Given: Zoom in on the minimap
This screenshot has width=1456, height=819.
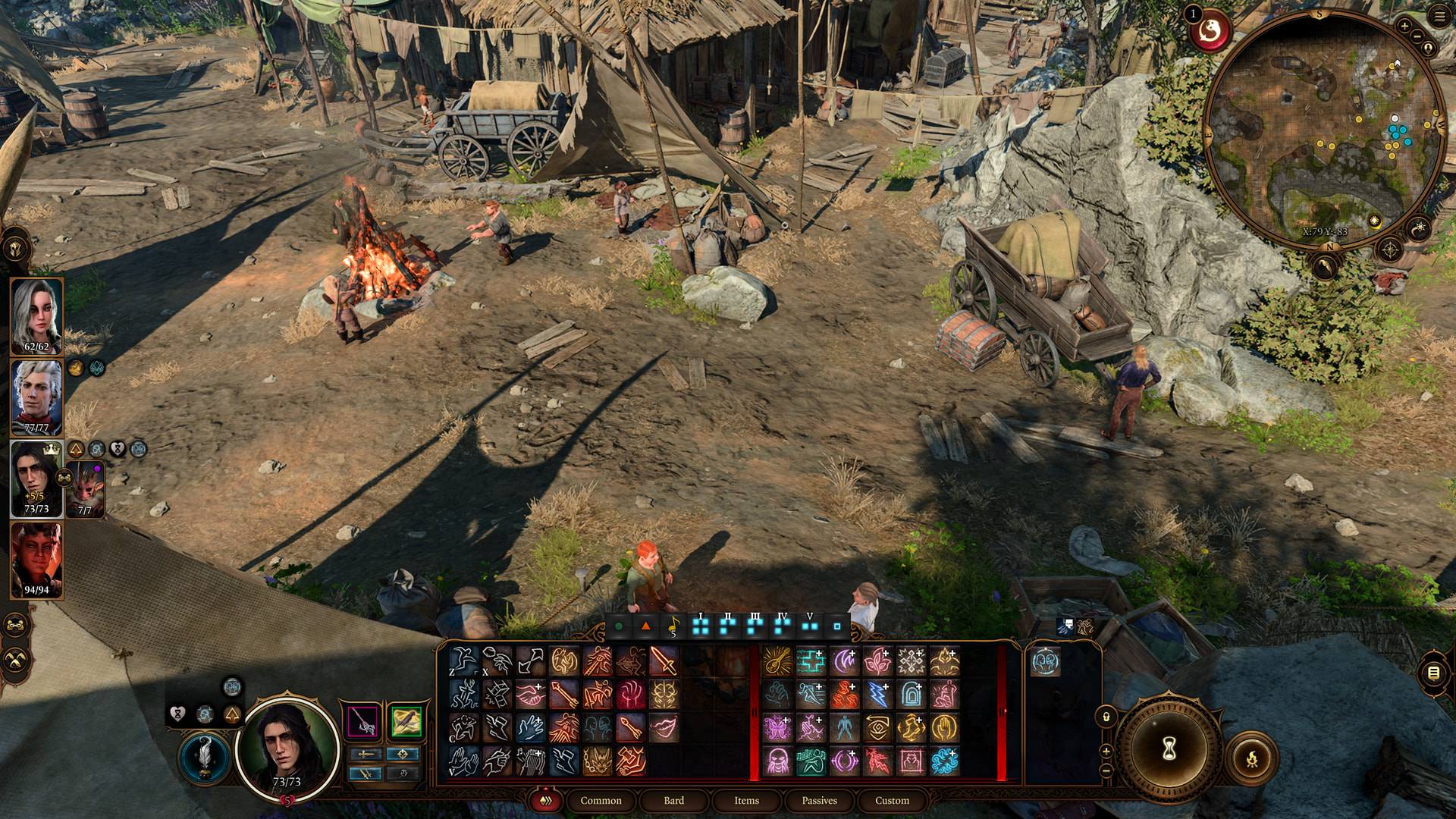Looking at the screenshot, I should [x=1404, y=27].
